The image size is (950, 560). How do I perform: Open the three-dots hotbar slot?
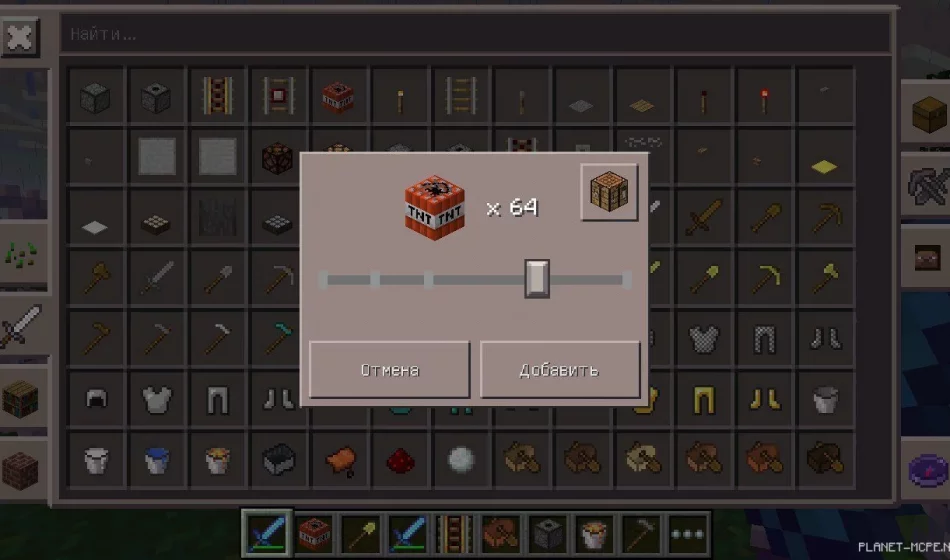[x=689, y=533]
